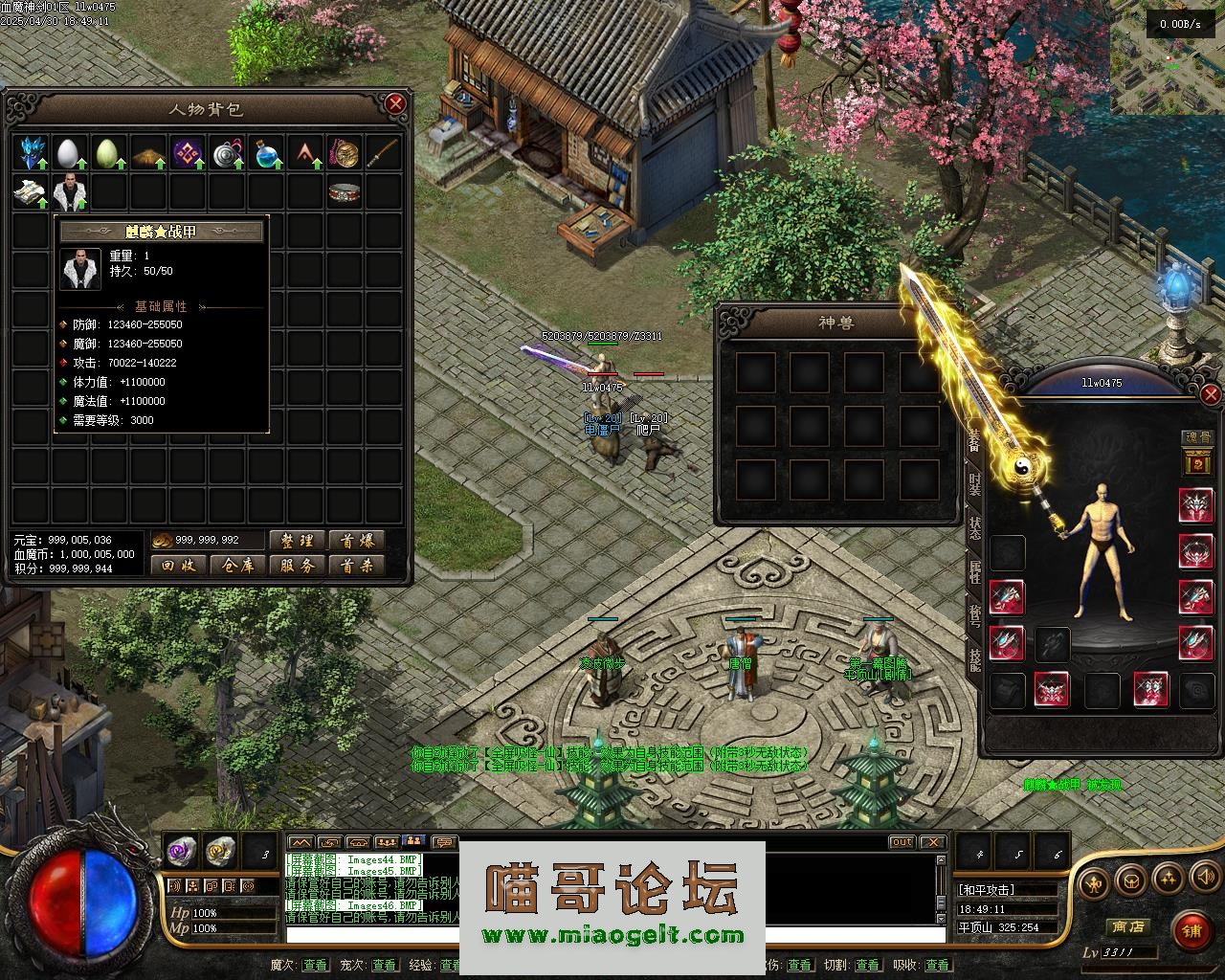Viewport: 1225px width, 980px height.
Task: Select the fur-collar battle armor item
Action: 71,192
